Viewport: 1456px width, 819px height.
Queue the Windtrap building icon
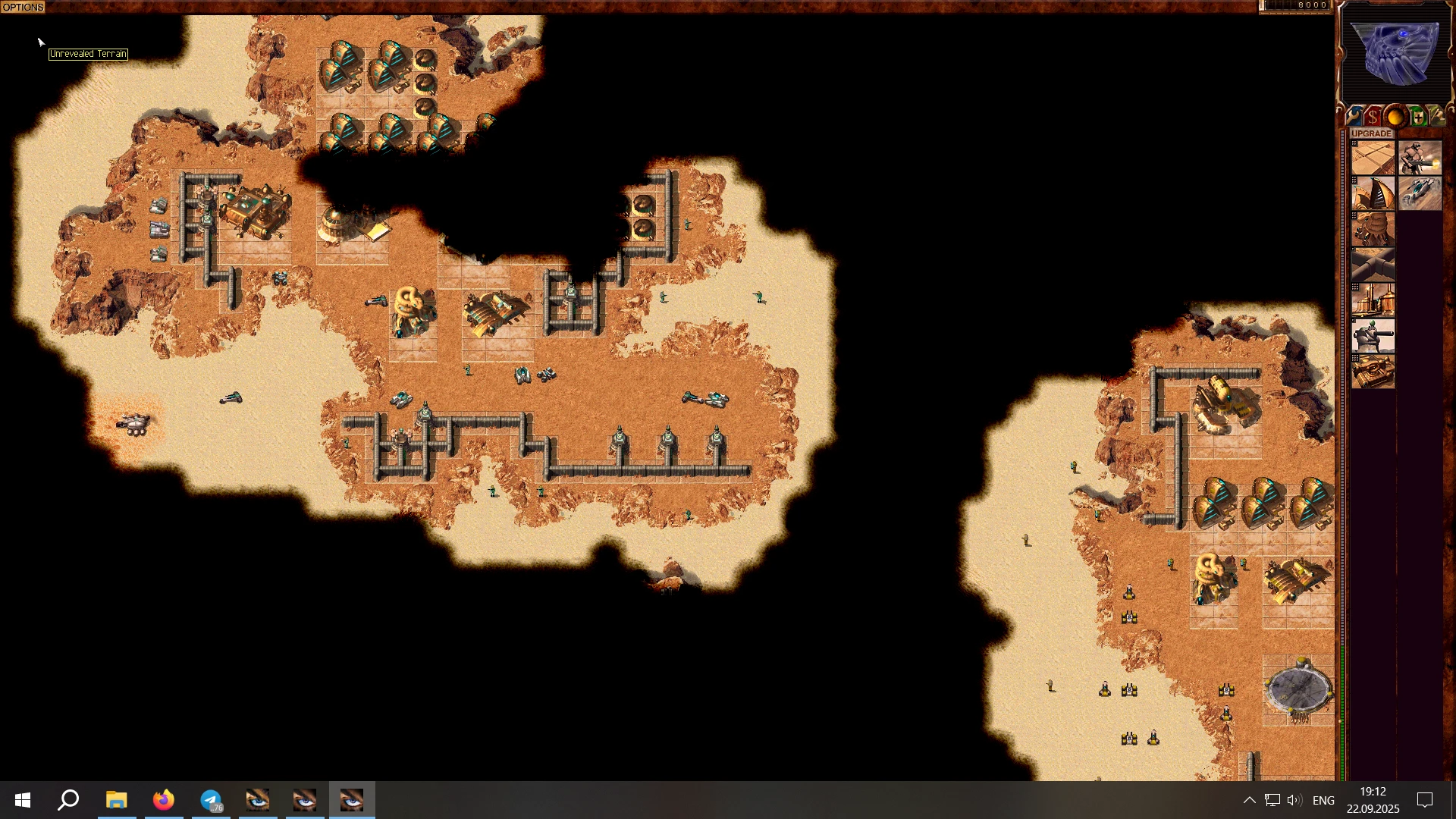pos(1373,194)
